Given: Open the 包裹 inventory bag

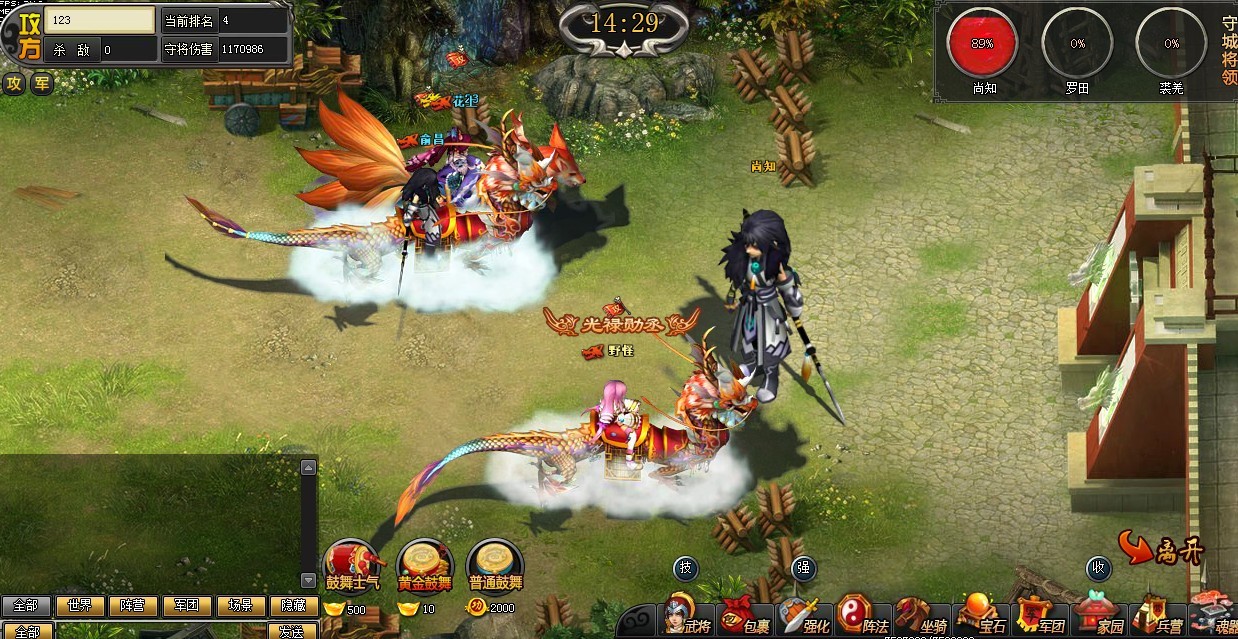Looking at the screenshot, I should [746, 619].
